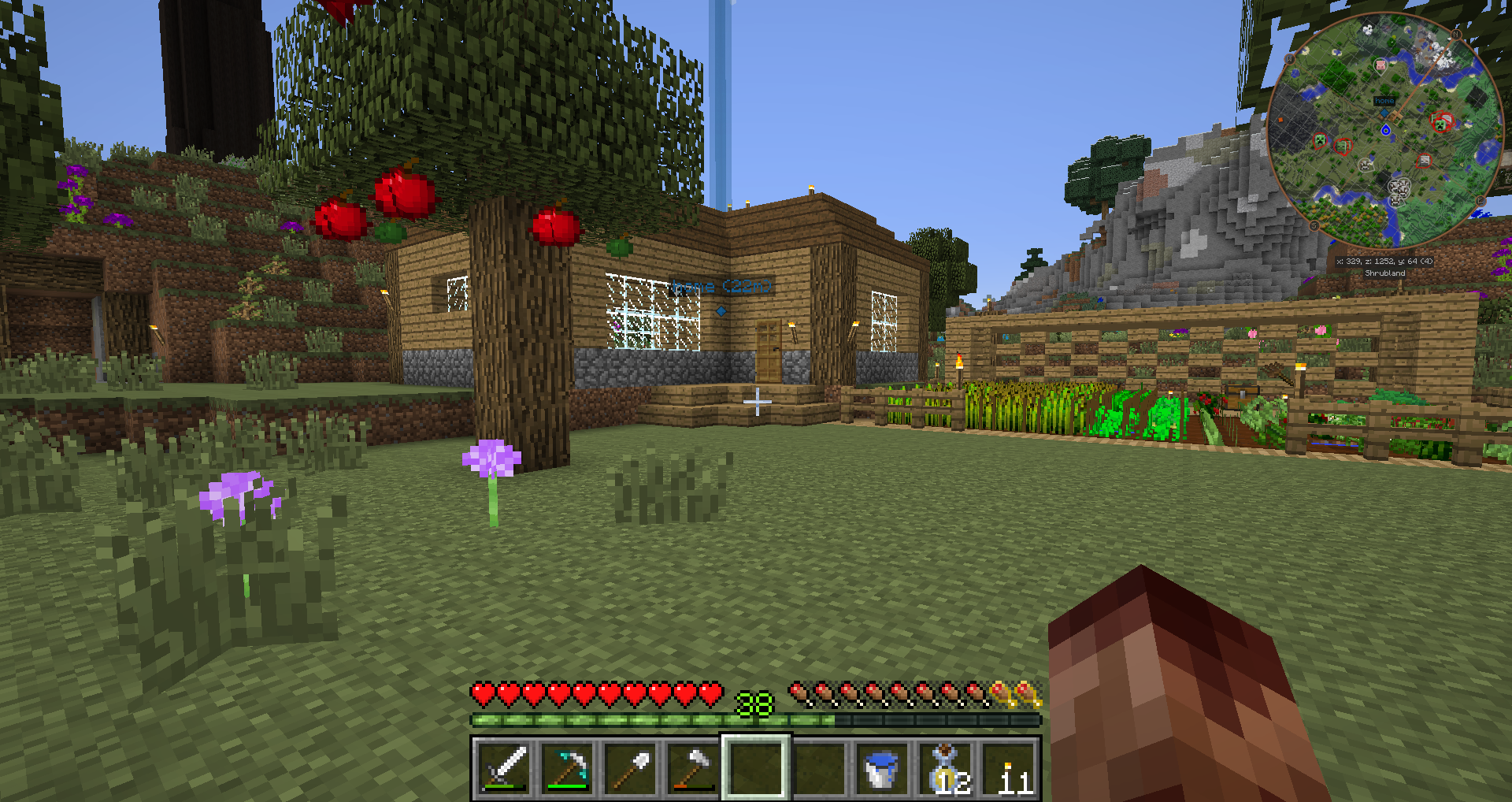Choose the iron shovel in the hotbar

[630, 767]
